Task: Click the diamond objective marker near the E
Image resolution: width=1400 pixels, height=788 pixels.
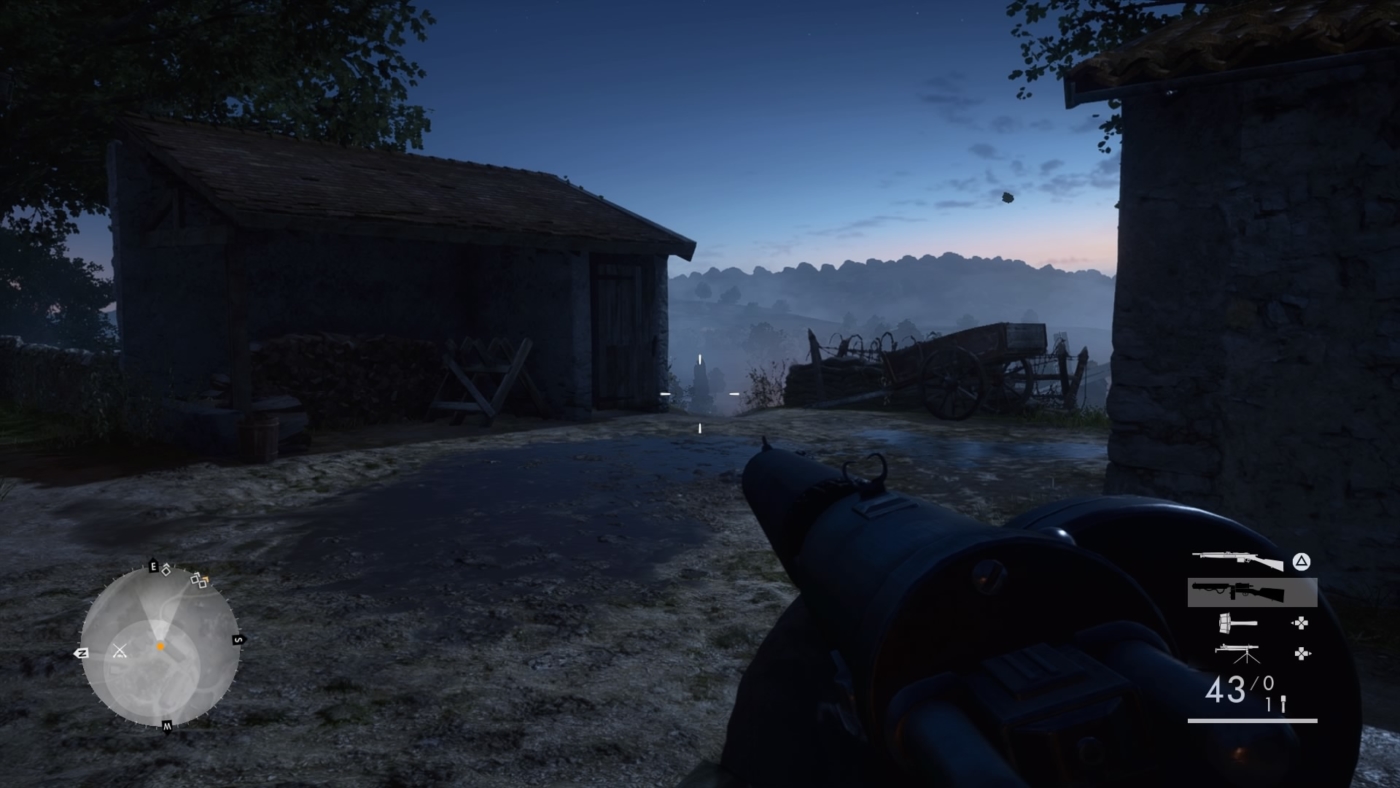Action: pyautogui.click(x=166, y=572)
